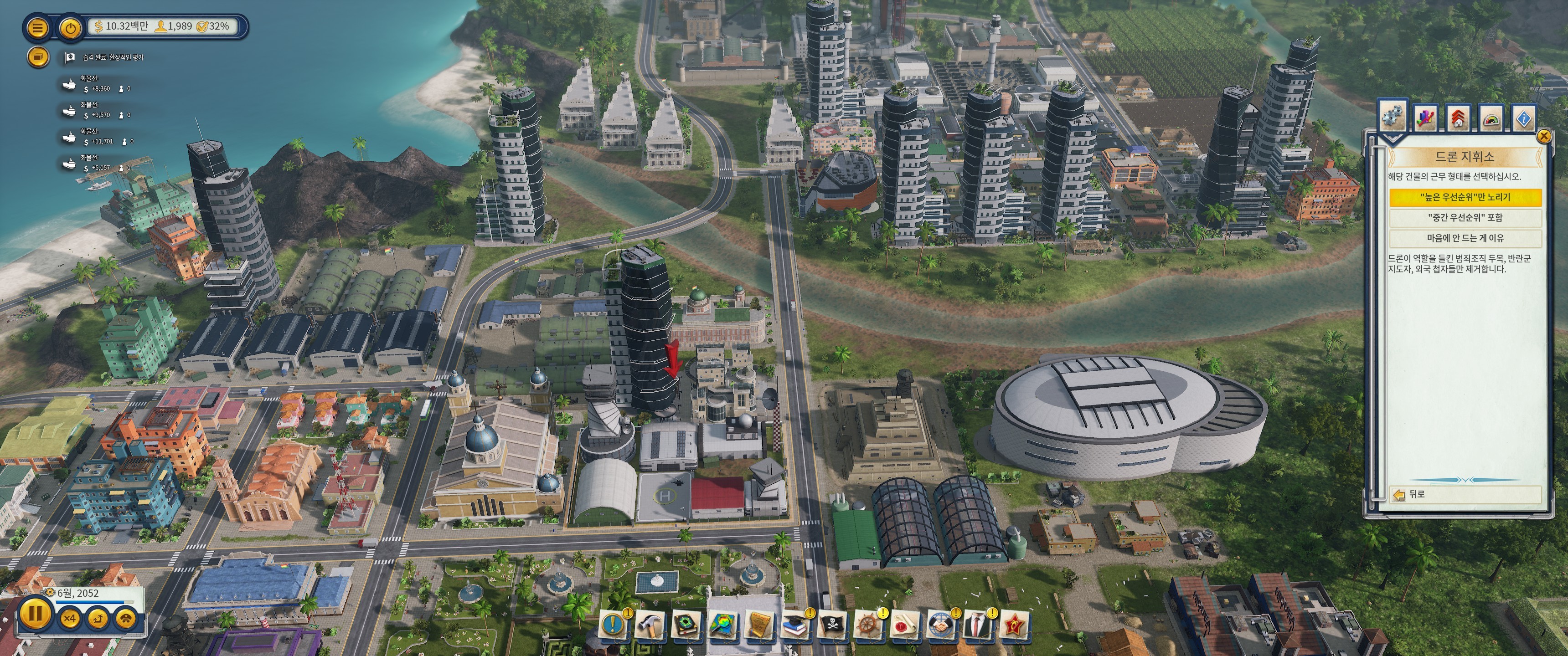Open the house upgrades tab
Image resolution: width=1568 pixels, height=656 pixels.
pos(1458,118)
